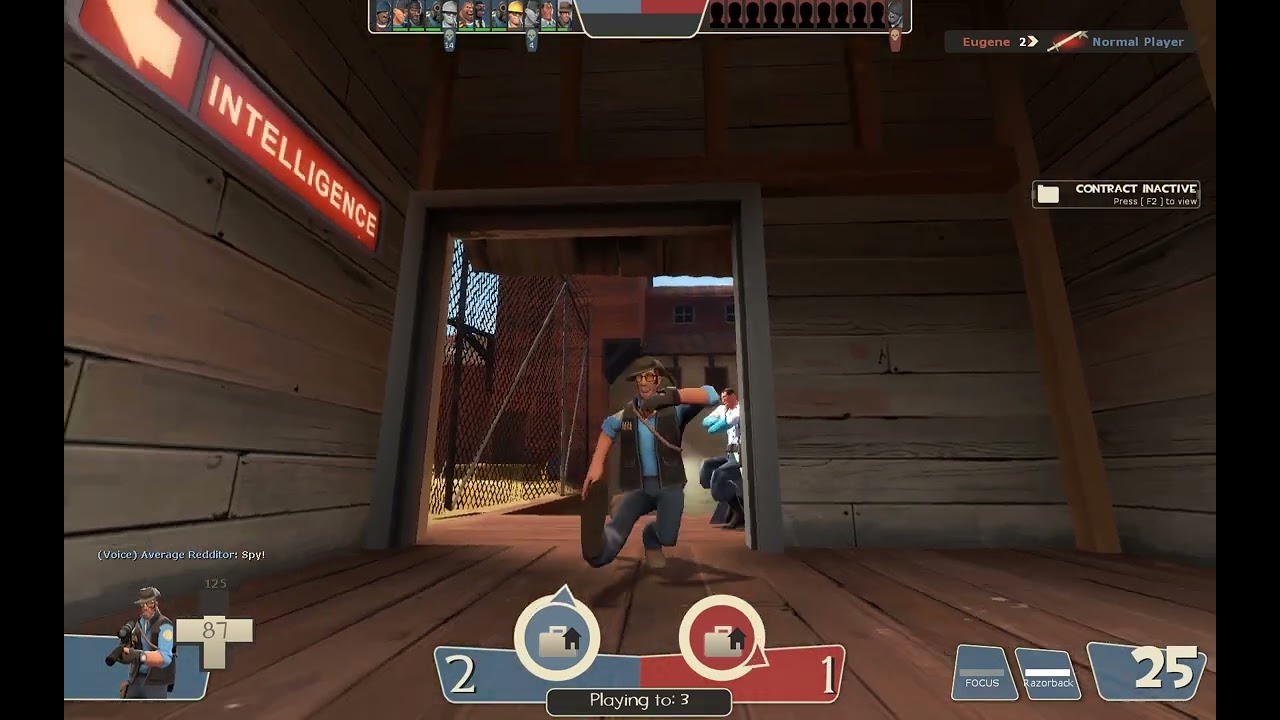
Task: Select the Heavy portrait in the team status bar
Action: tap(466, 16)
